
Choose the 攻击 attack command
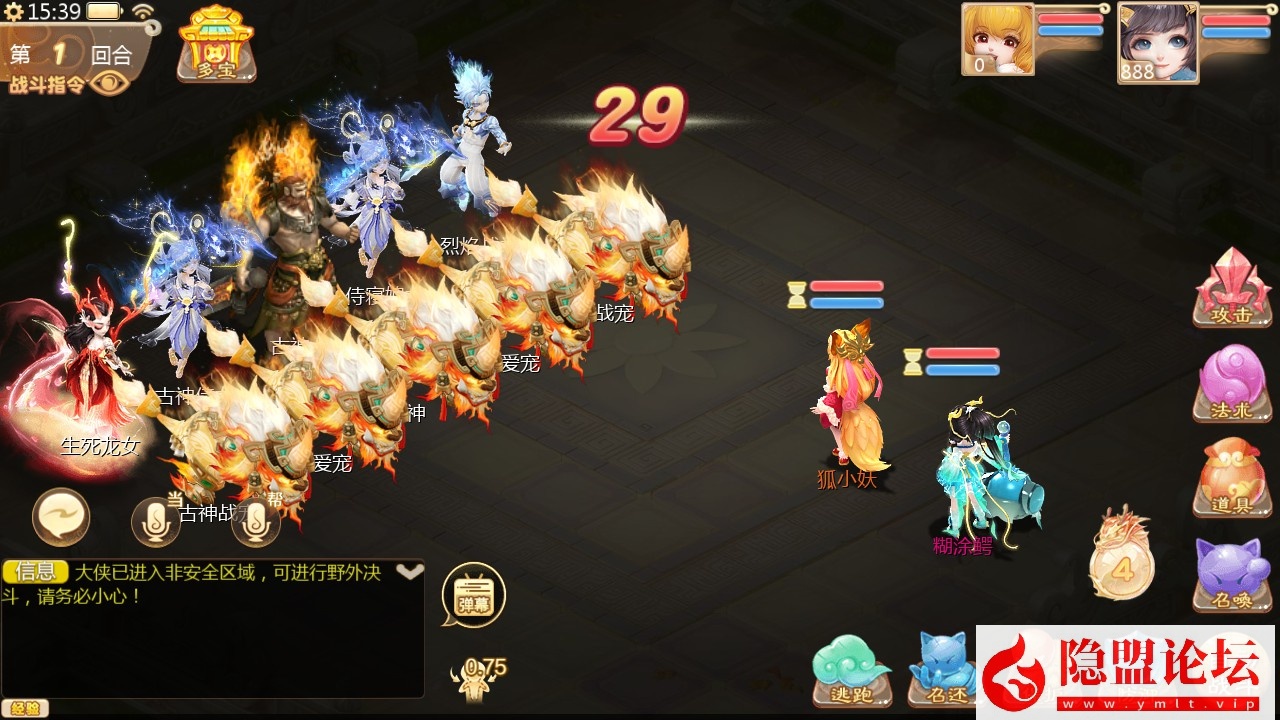(1232, 288)
